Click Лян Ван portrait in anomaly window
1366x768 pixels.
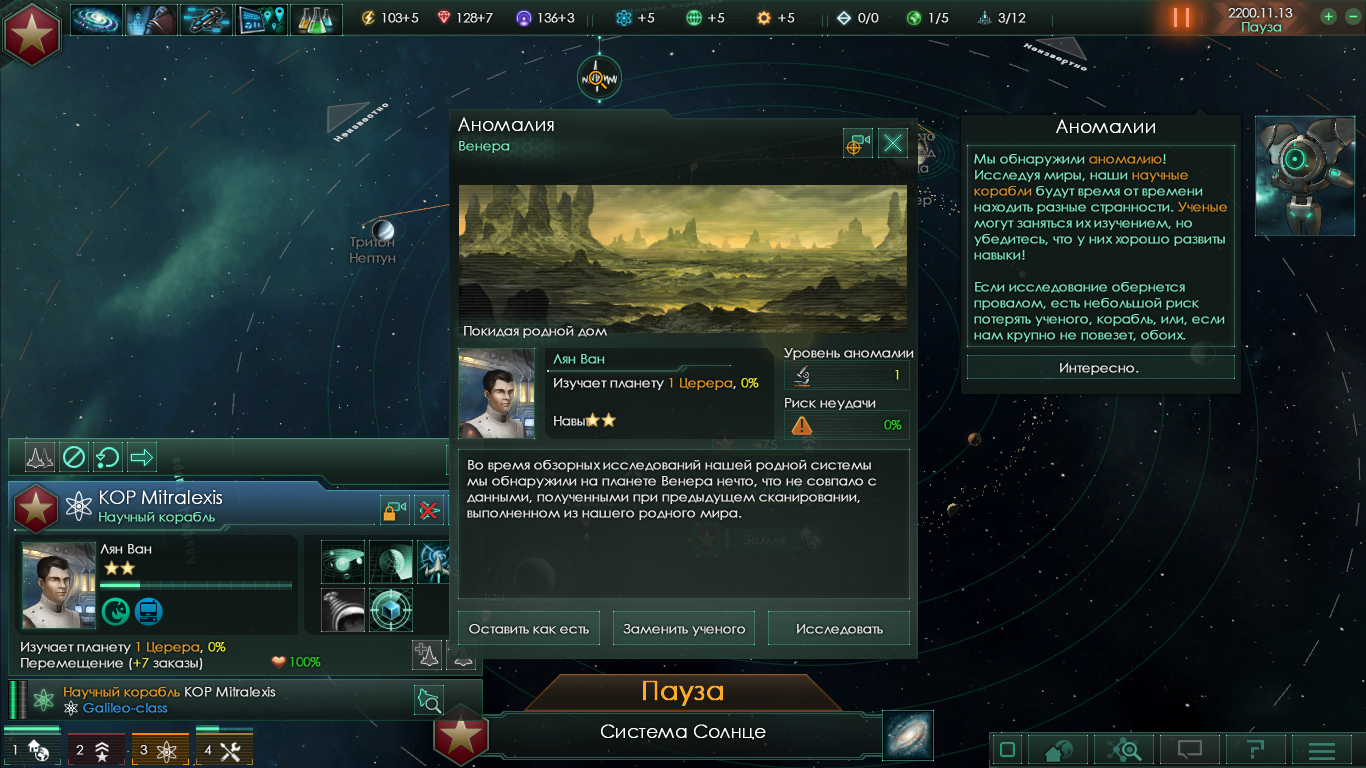pyautogui.click(x=497, y=393)
